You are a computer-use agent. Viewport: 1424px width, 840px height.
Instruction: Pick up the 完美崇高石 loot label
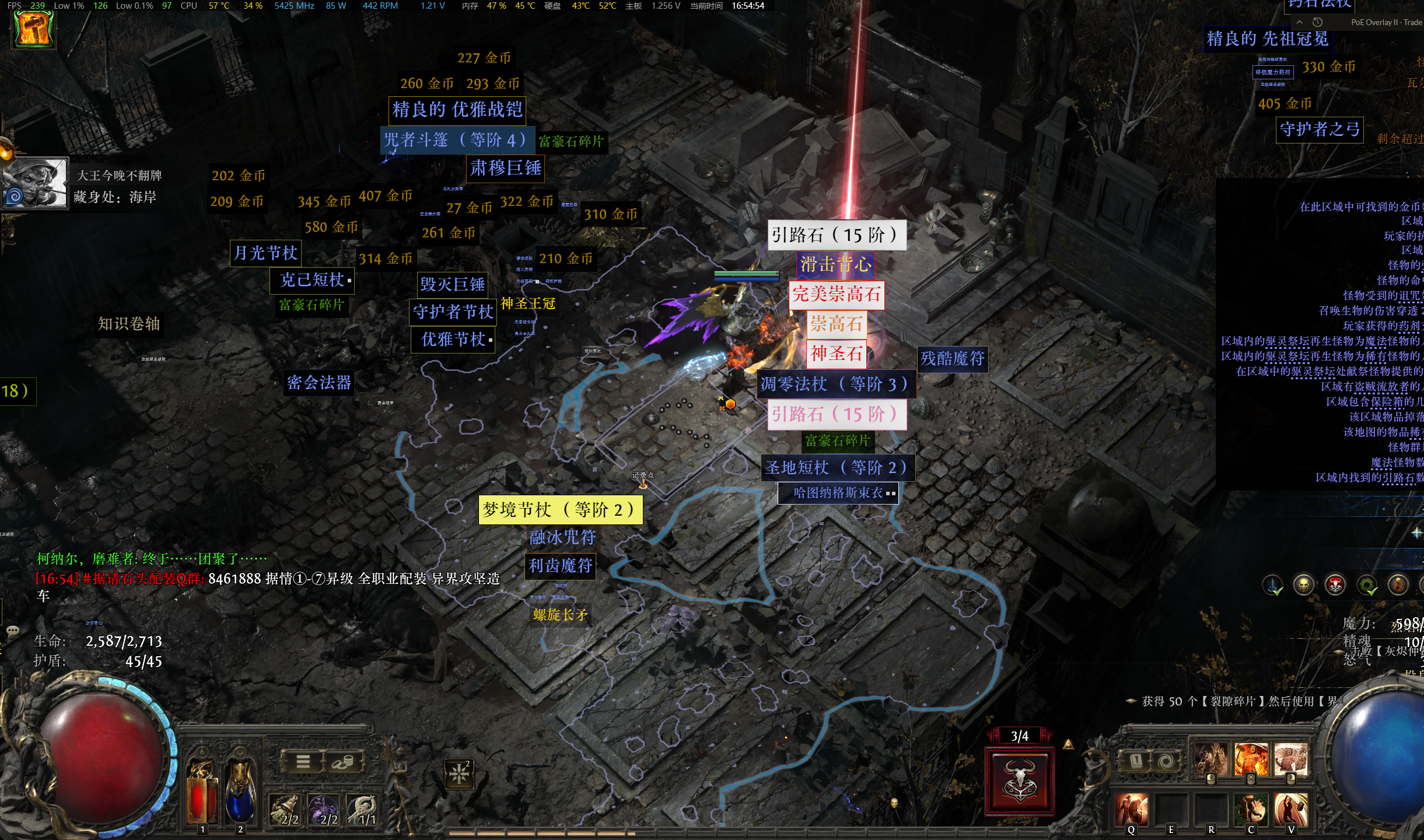tap(836, 294)
